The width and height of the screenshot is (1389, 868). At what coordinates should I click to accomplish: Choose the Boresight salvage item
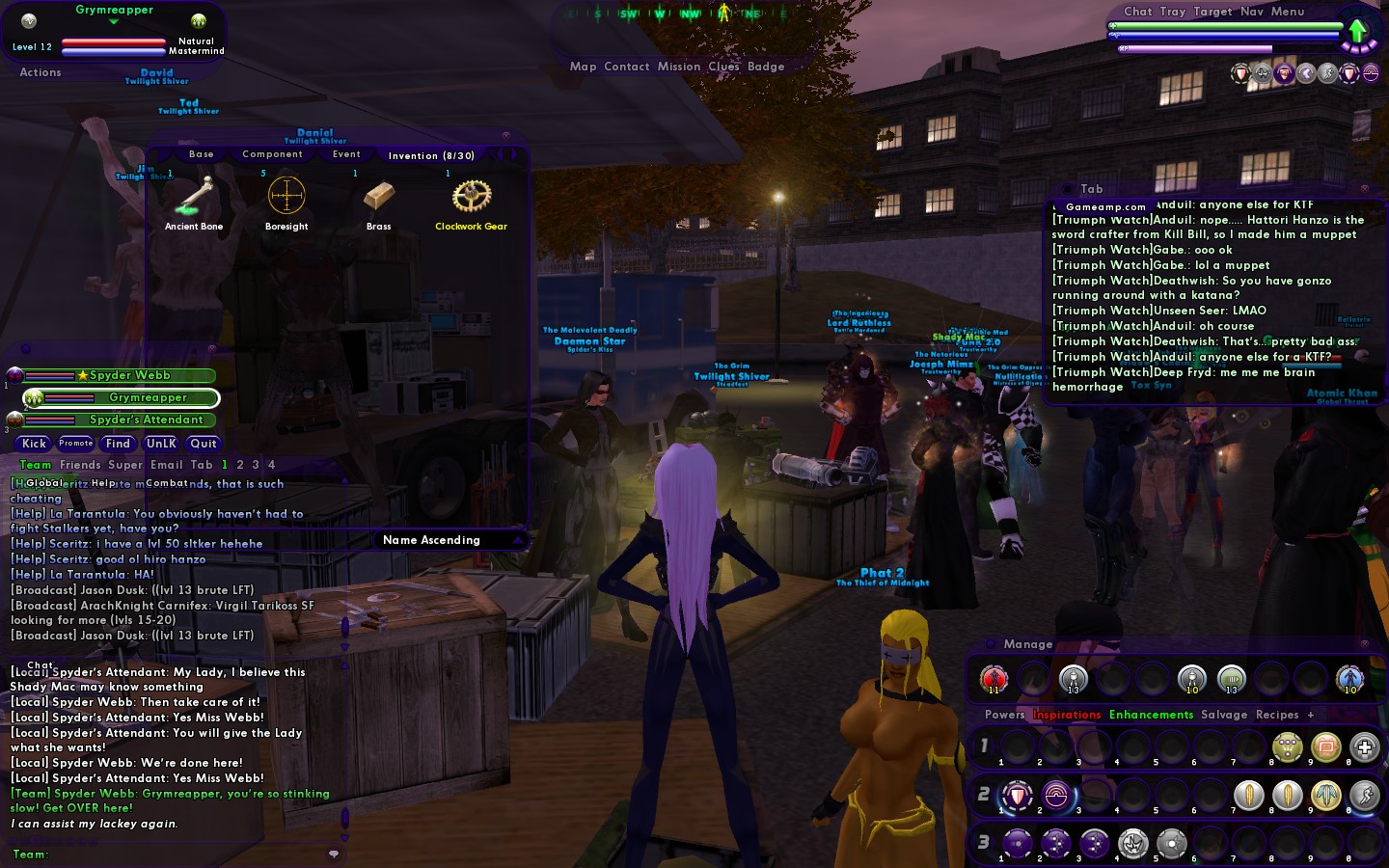pos(286,199)
